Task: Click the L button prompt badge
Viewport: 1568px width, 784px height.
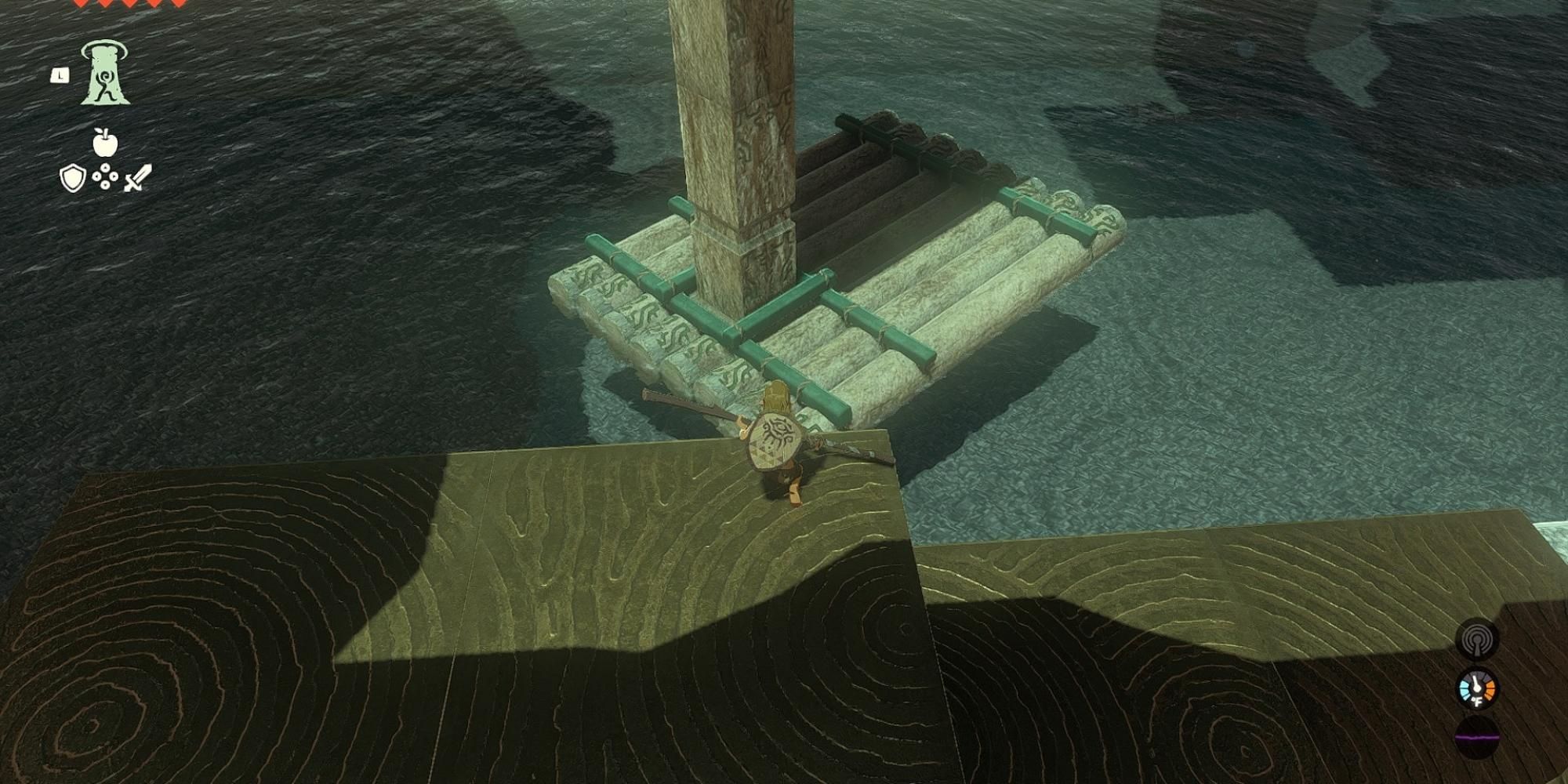Action: pyautogui.click(x=60, y=74)
